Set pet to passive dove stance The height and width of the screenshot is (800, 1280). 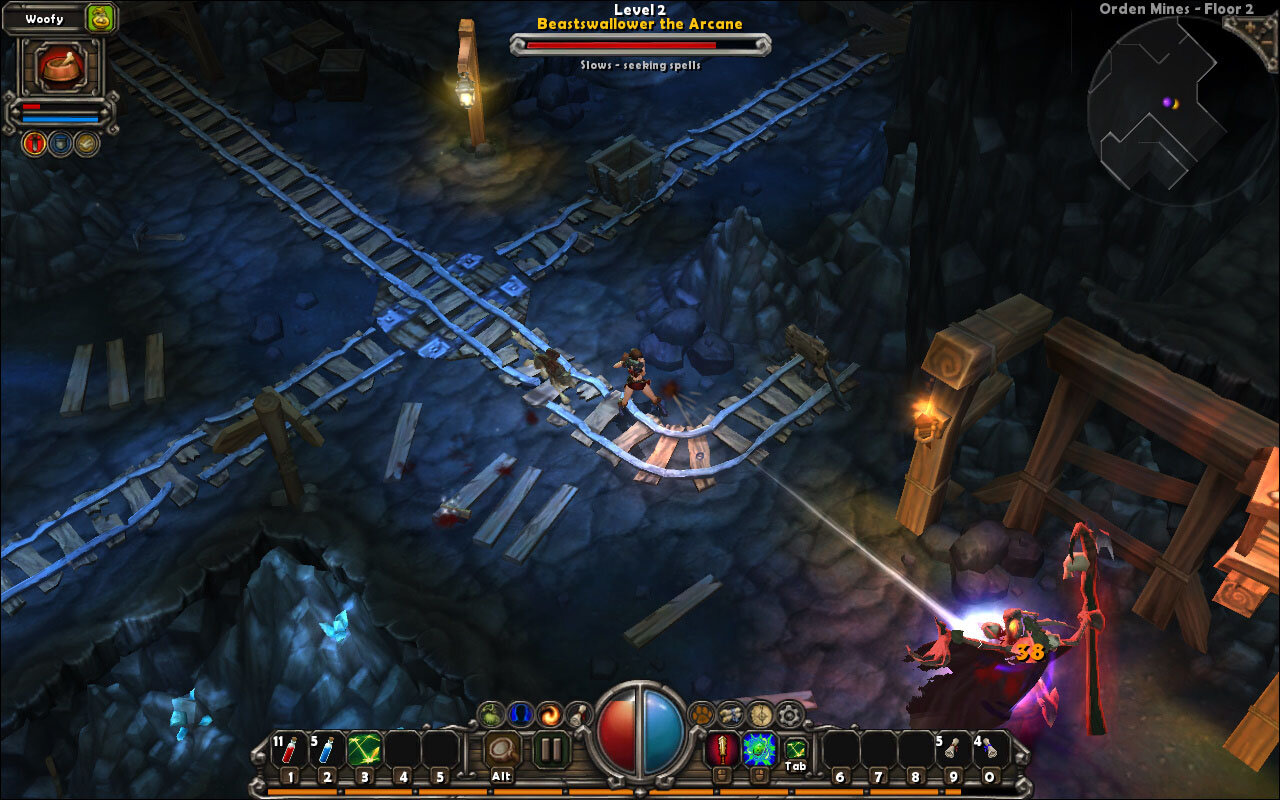(x=87, y=143)
